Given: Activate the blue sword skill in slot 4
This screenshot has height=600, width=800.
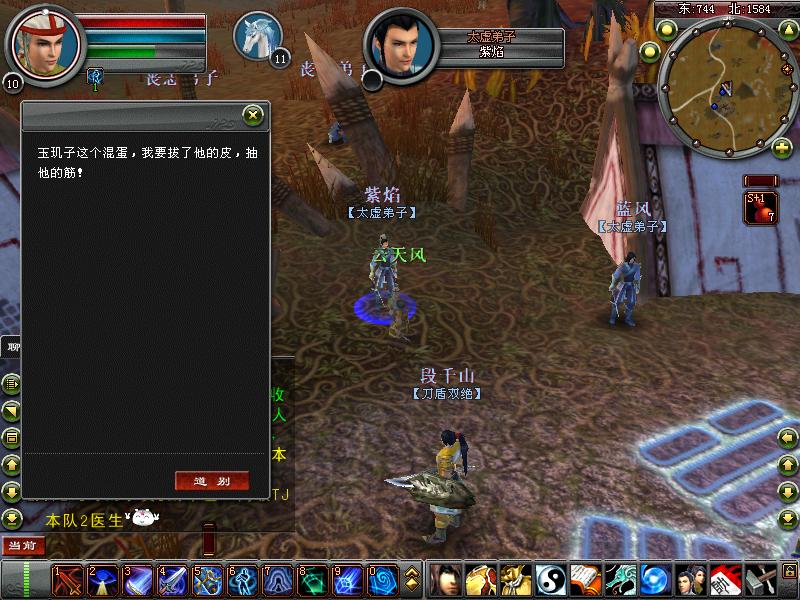Looking at the screenshot, I should (x=172, y=580).
